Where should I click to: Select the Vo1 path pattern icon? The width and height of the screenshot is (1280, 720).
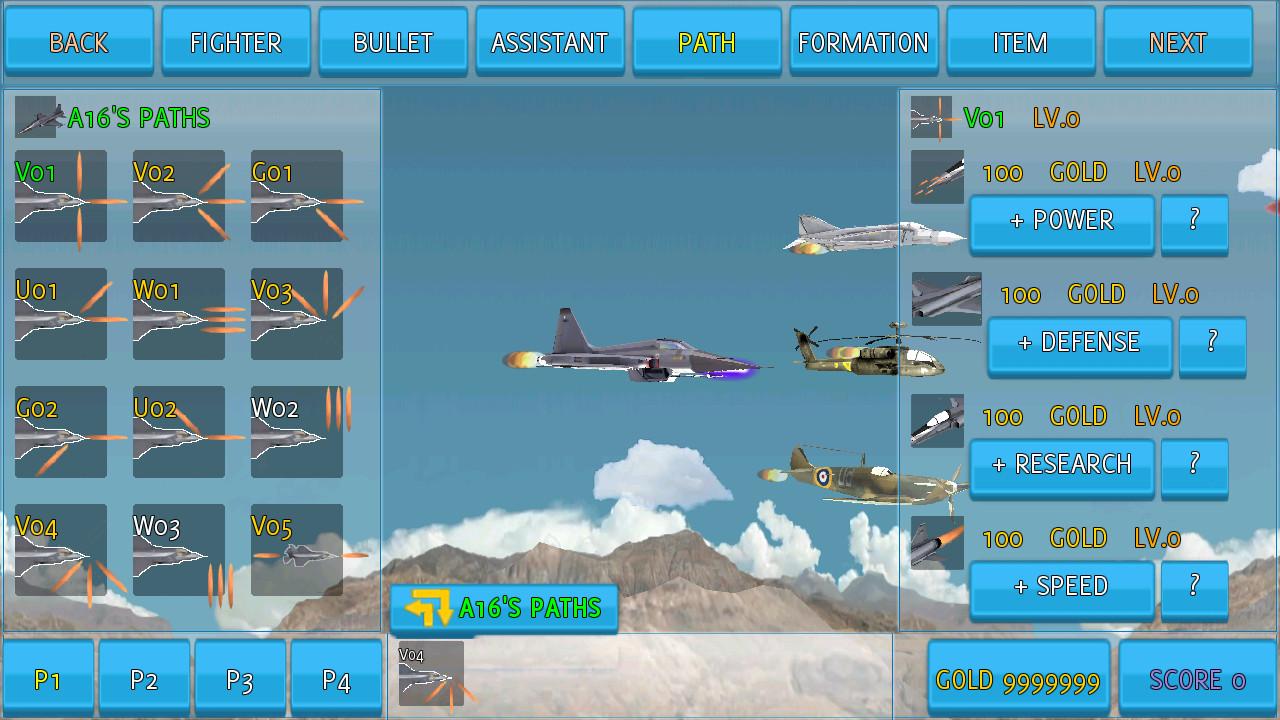tap(60, 197)
